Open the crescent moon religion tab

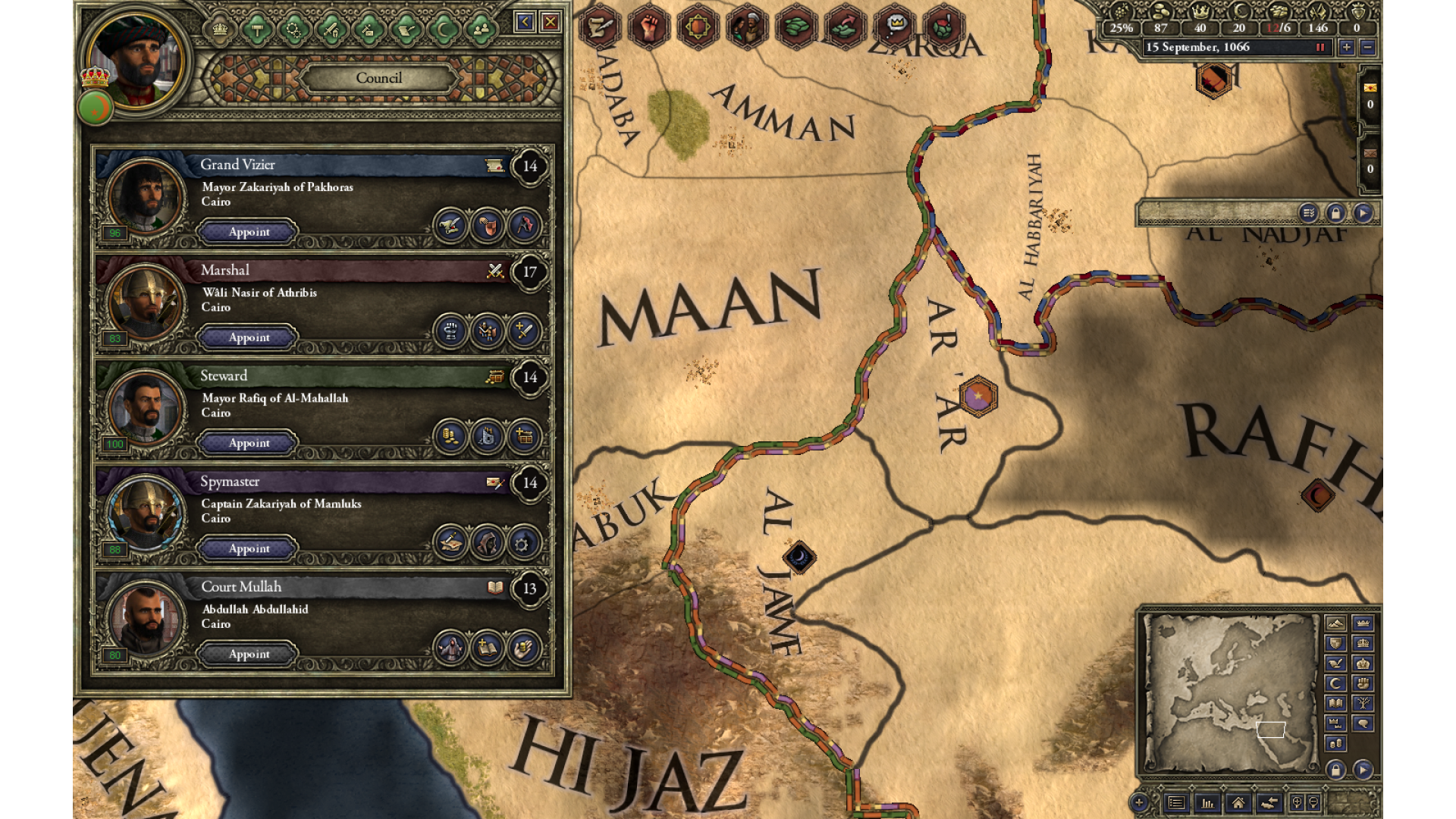[444, 30]
